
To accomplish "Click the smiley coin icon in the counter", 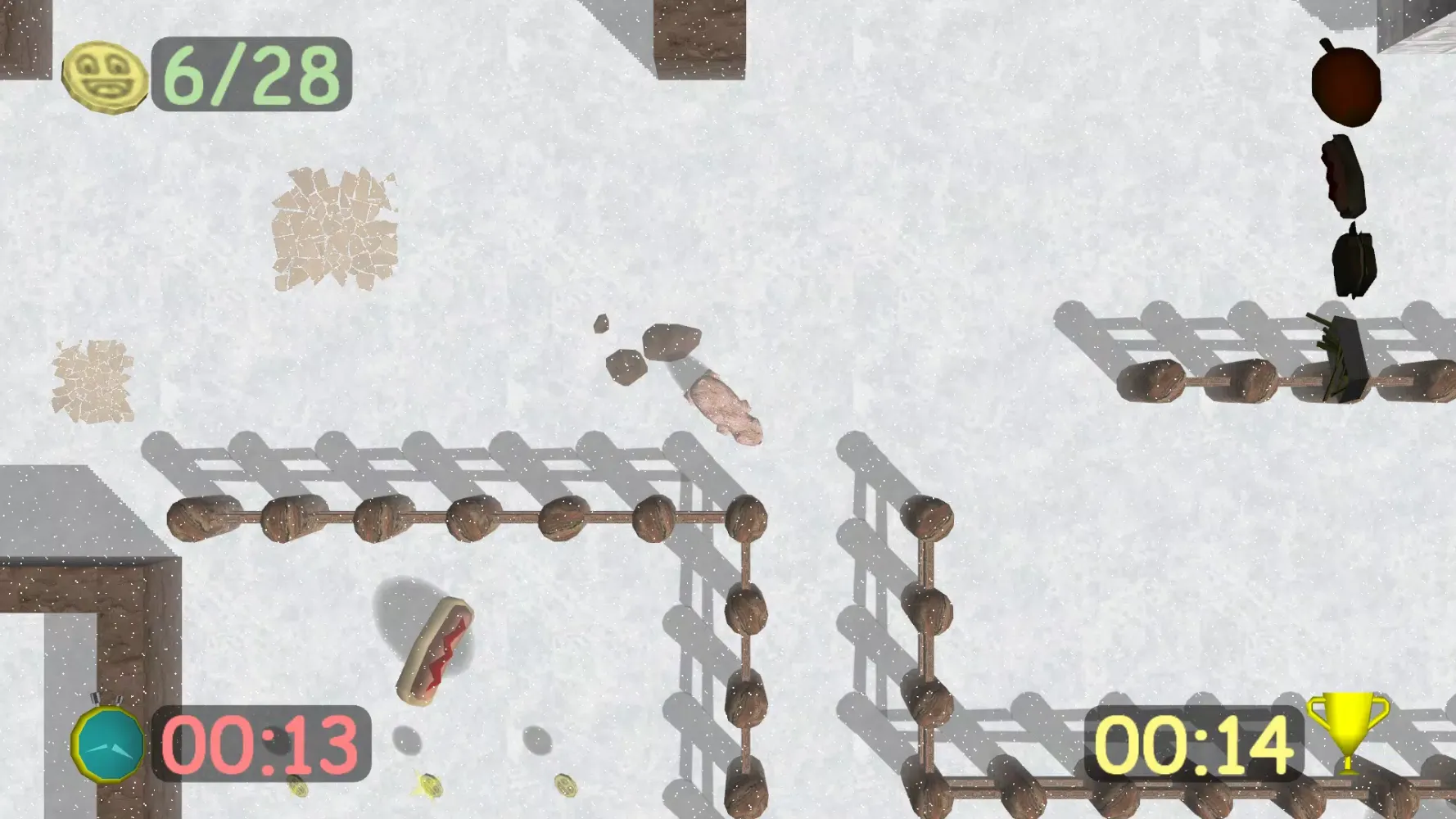I will click(x=106, y=76).
